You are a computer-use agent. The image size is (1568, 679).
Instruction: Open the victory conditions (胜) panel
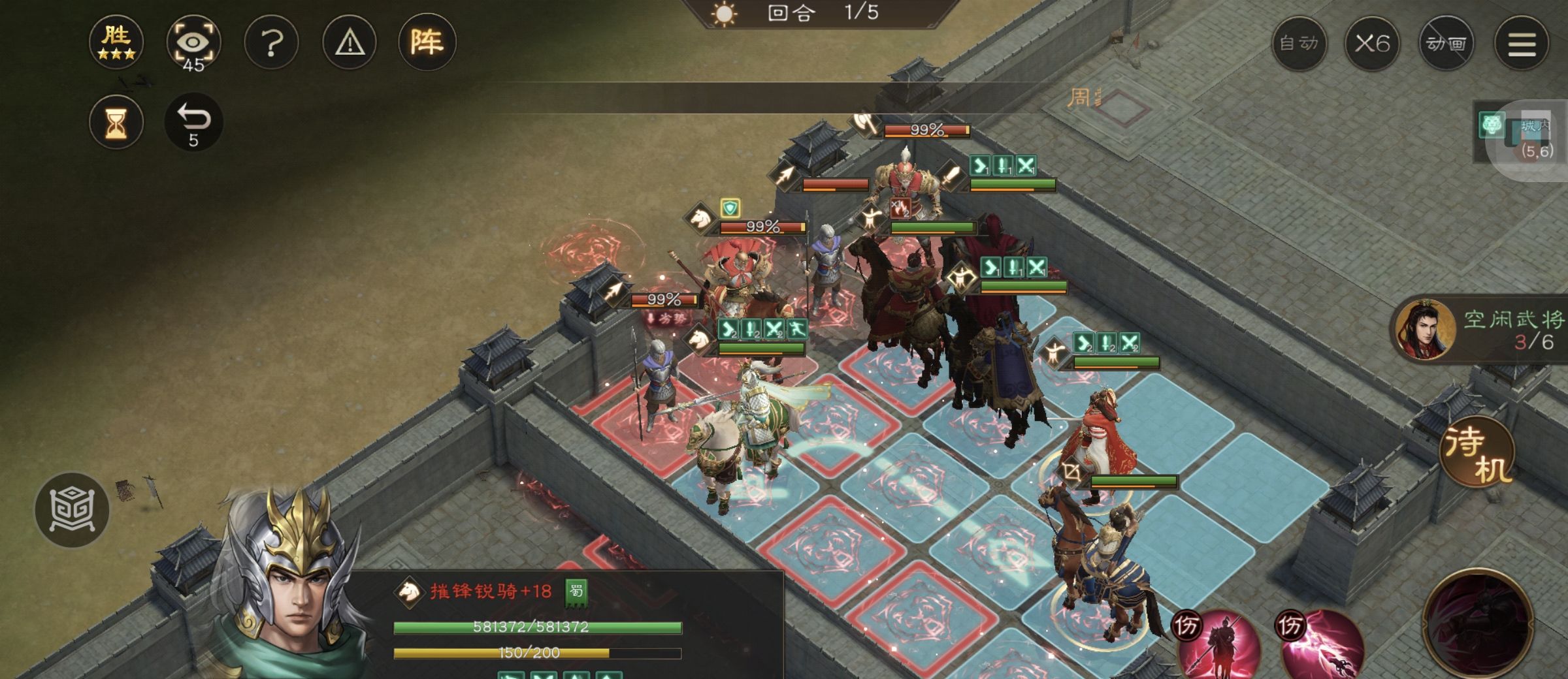tap(116, 42)
